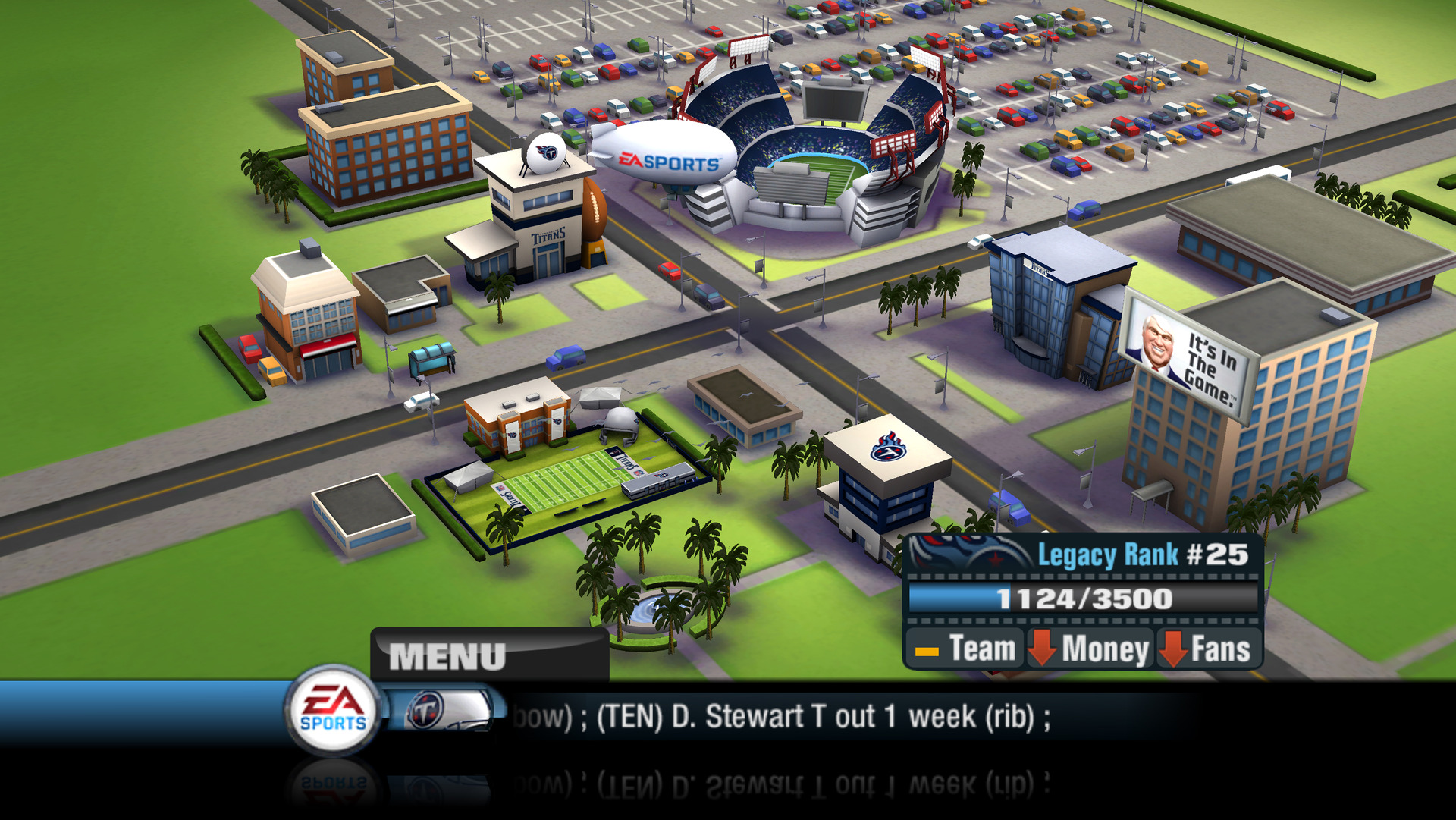The image size is (1456, 820).
Task: Toggle the Team status indicator
Action: [x=965, y=649]
